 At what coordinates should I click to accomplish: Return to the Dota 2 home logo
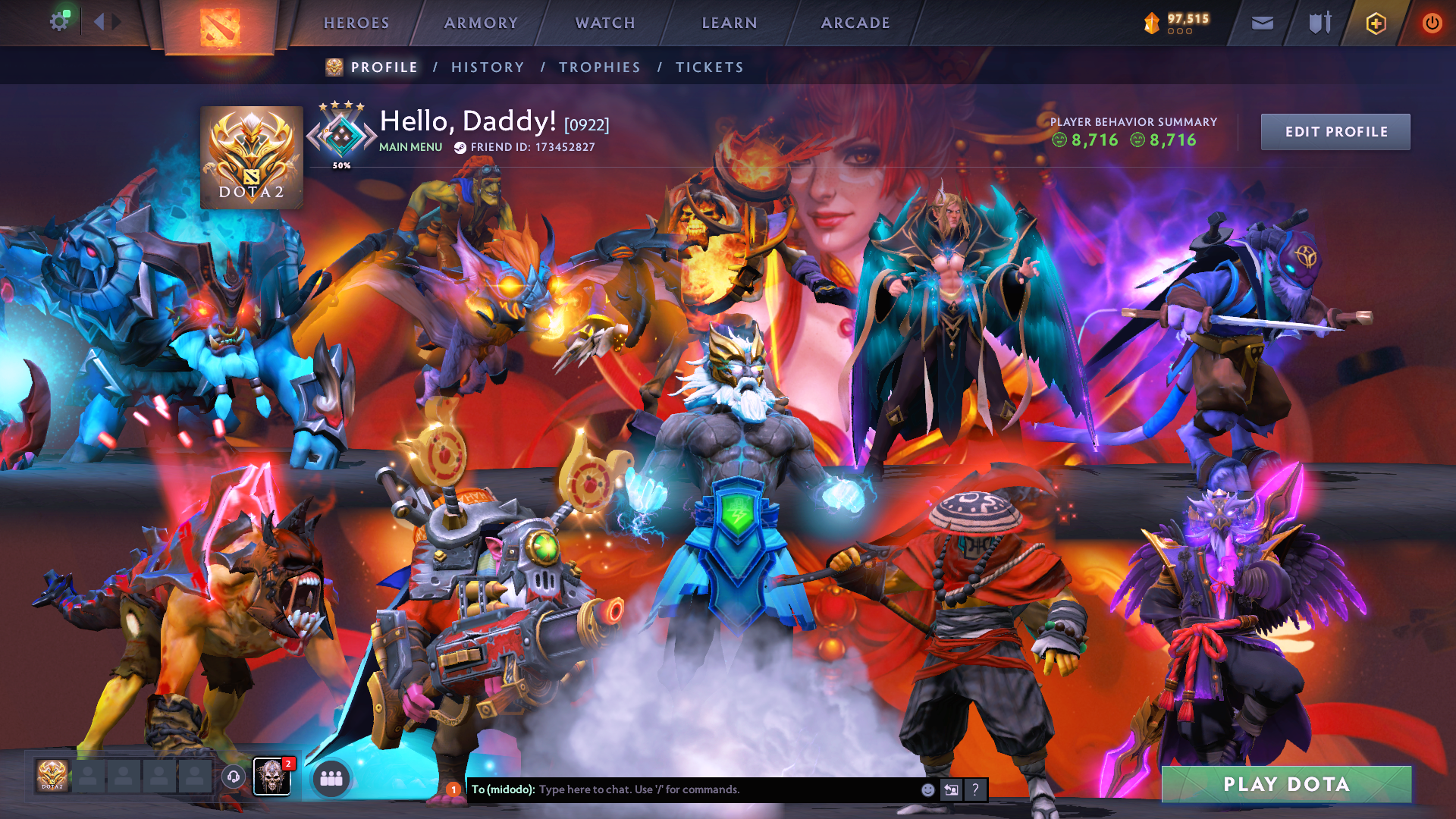click(x=220, y=27)
